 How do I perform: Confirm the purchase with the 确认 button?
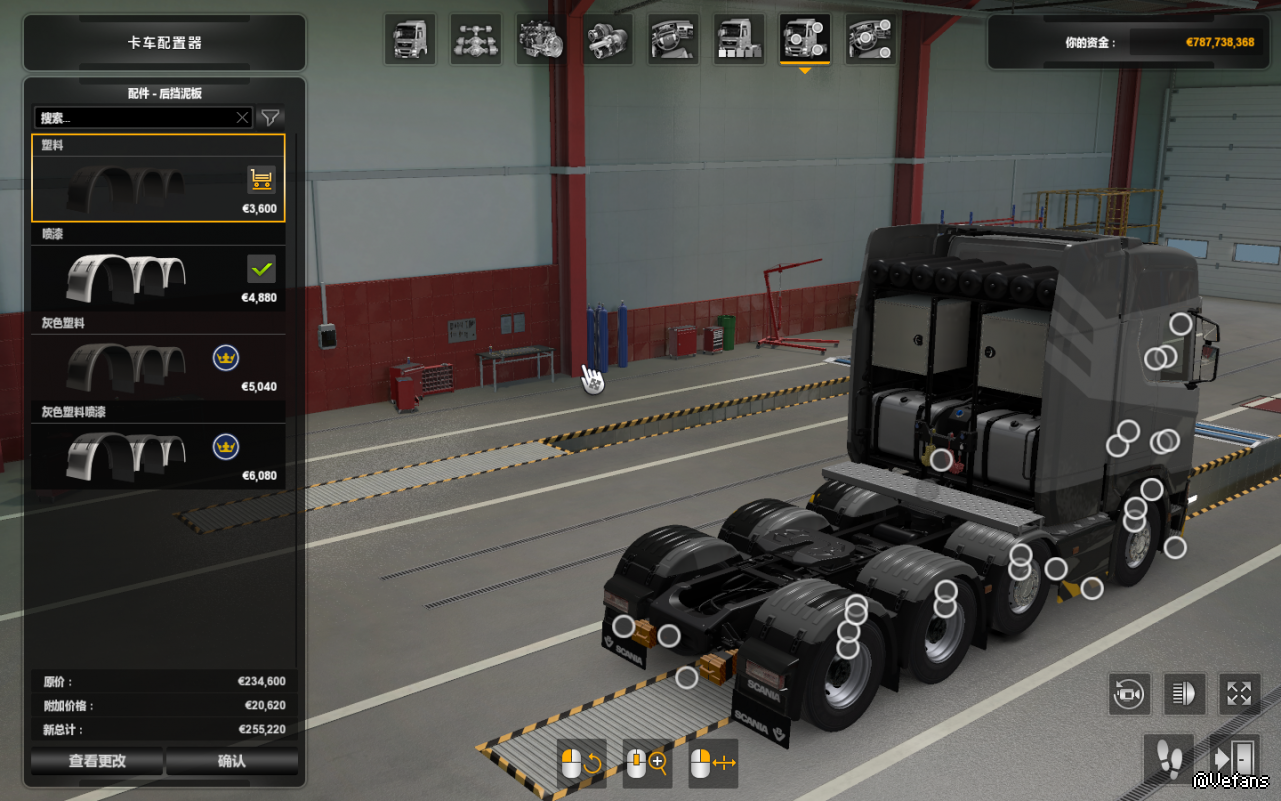[x=232, y=761]
